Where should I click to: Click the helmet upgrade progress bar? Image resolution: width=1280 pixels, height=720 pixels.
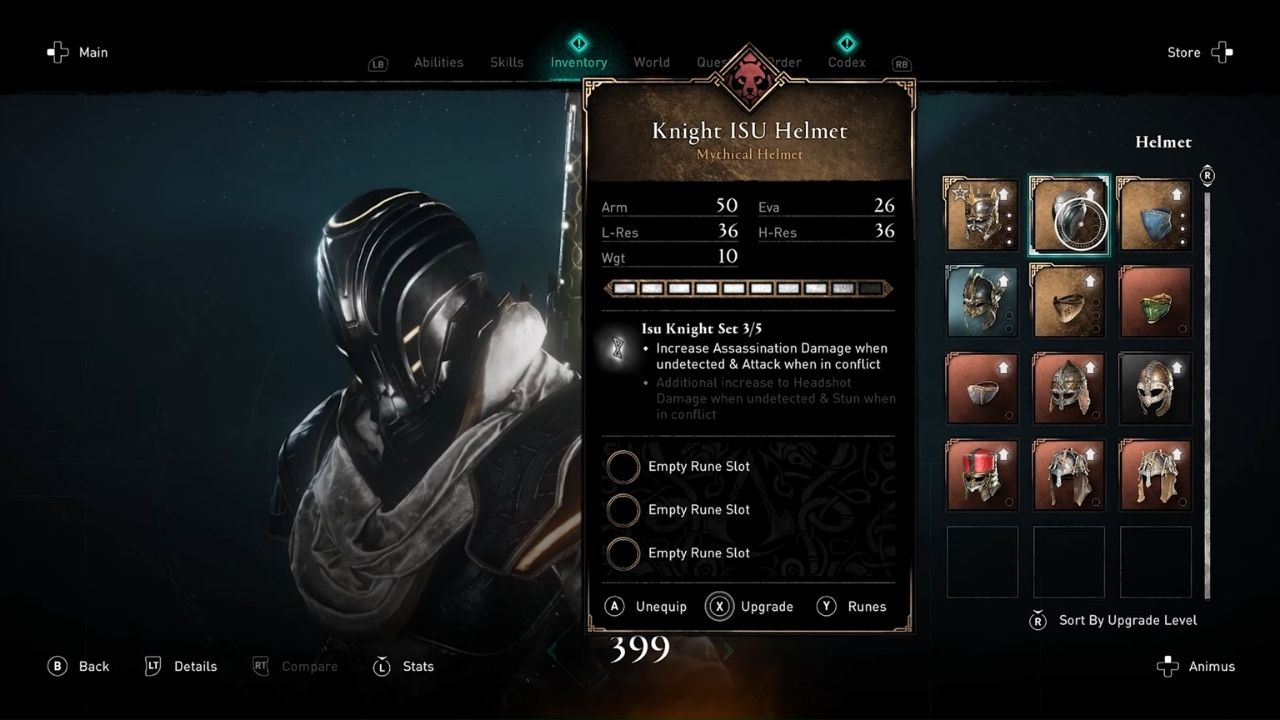(748, 288)
